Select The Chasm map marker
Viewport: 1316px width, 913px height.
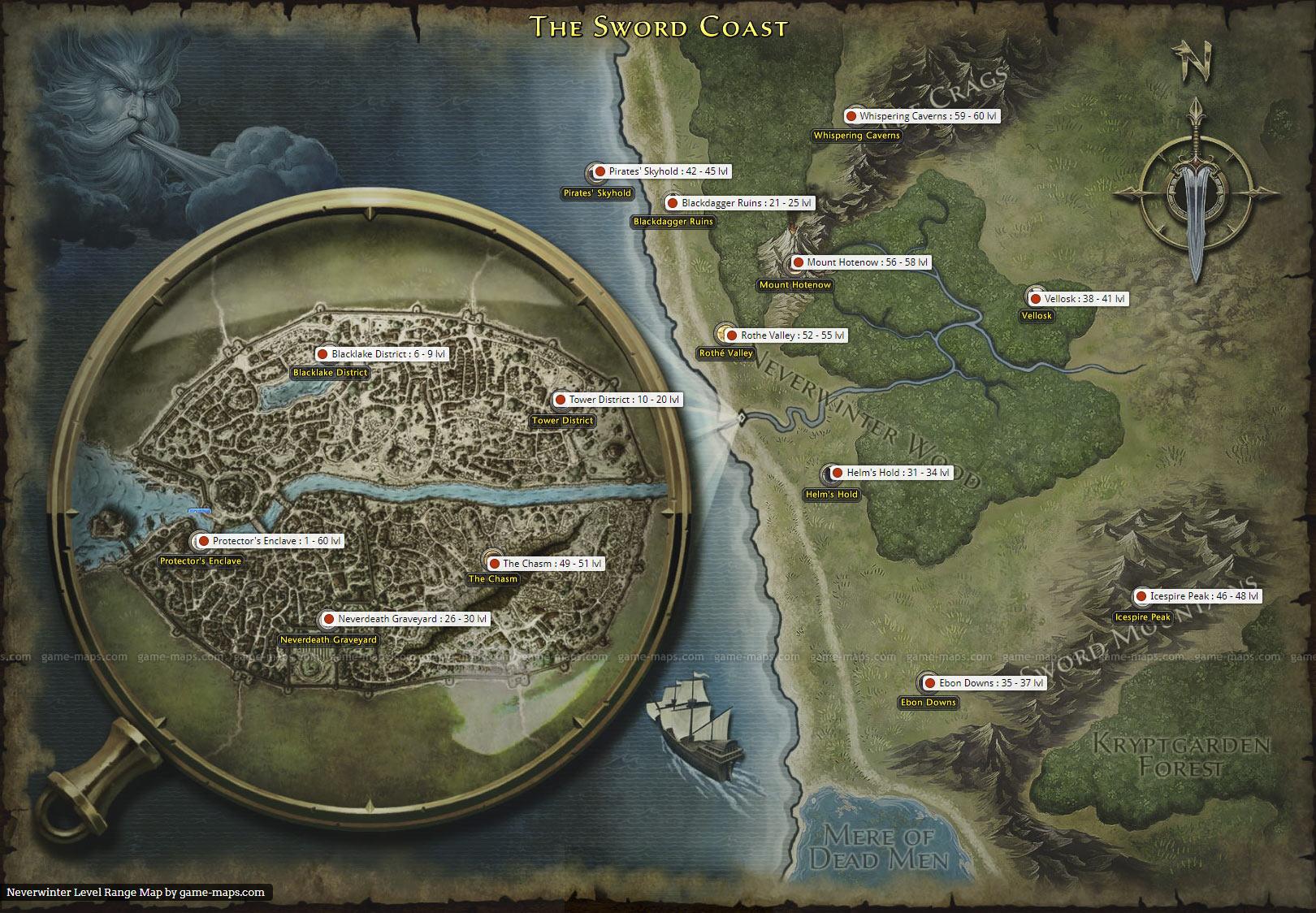(x=494, y=564)
